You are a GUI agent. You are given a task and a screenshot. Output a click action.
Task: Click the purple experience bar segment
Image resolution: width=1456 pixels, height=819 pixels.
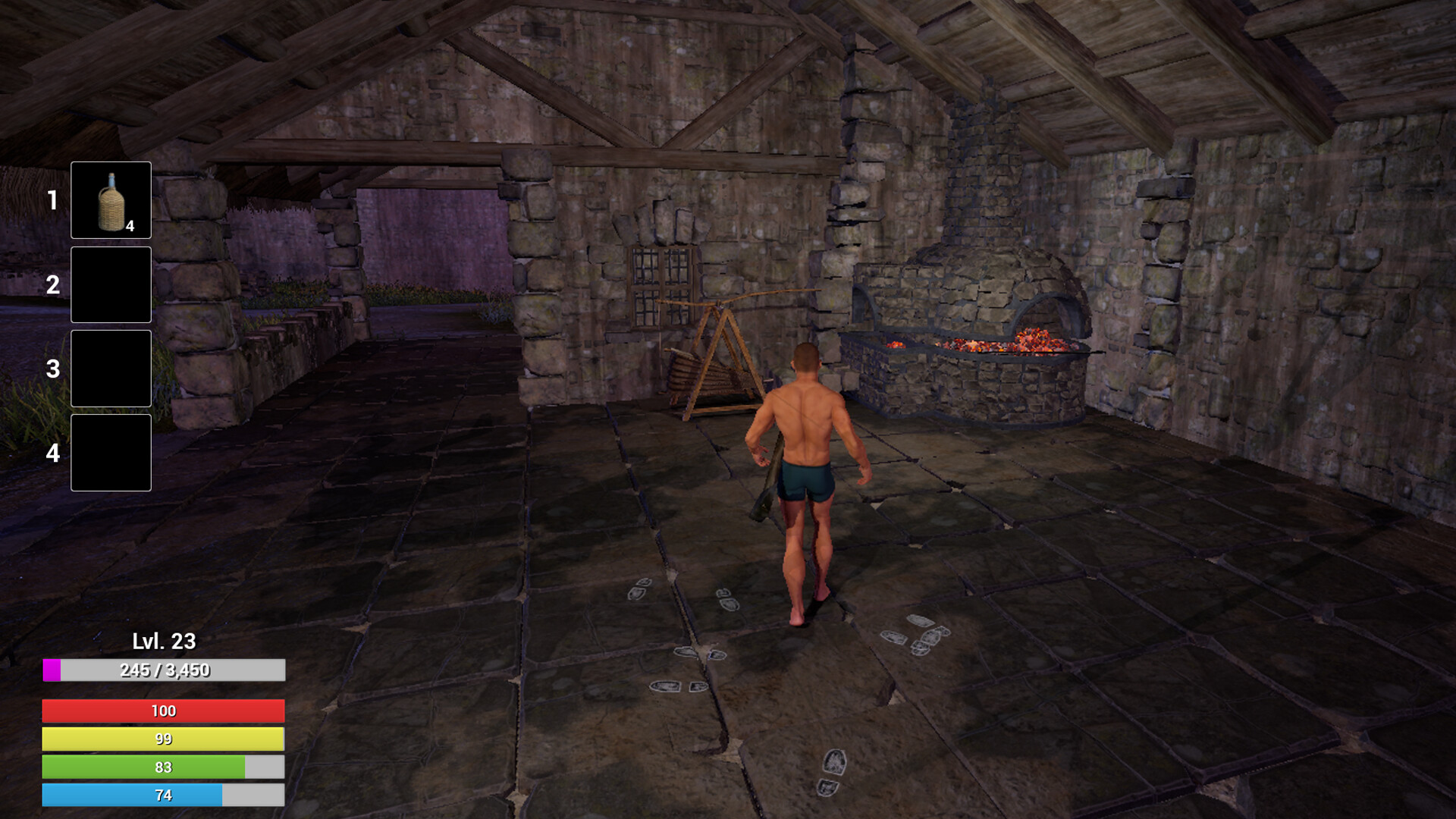(x=52, y=670)
